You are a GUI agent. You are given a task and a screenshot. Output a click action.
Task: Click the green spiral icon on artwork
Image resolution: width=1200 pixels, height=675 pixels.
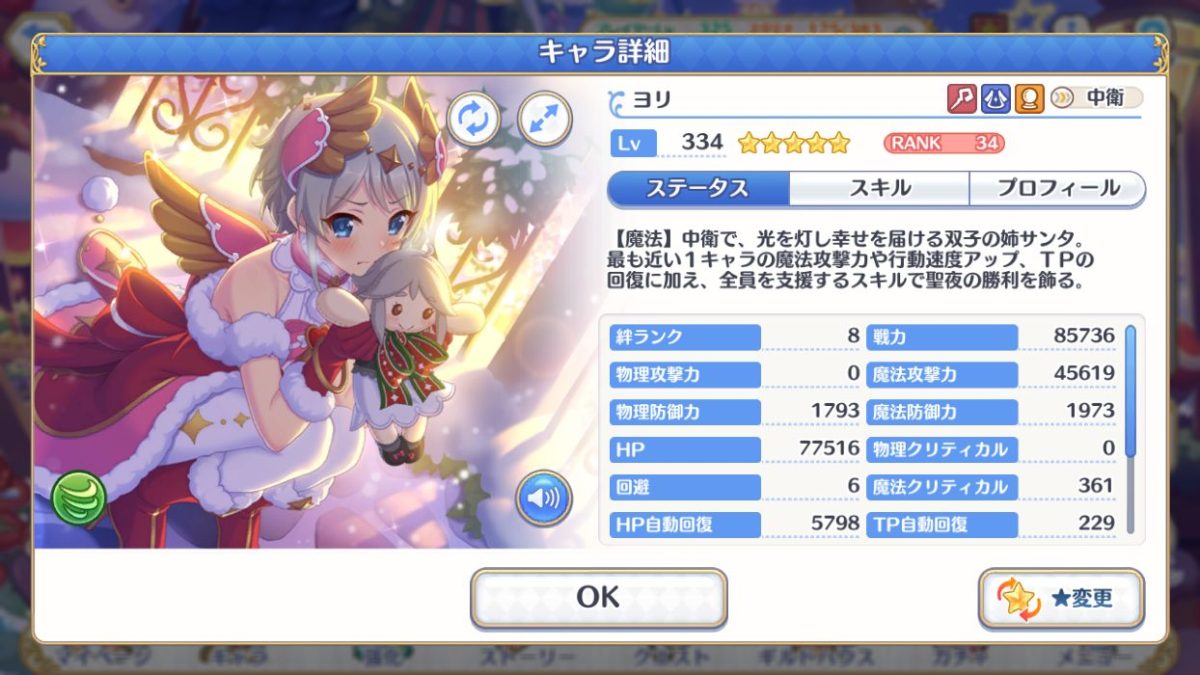point(79,497)
